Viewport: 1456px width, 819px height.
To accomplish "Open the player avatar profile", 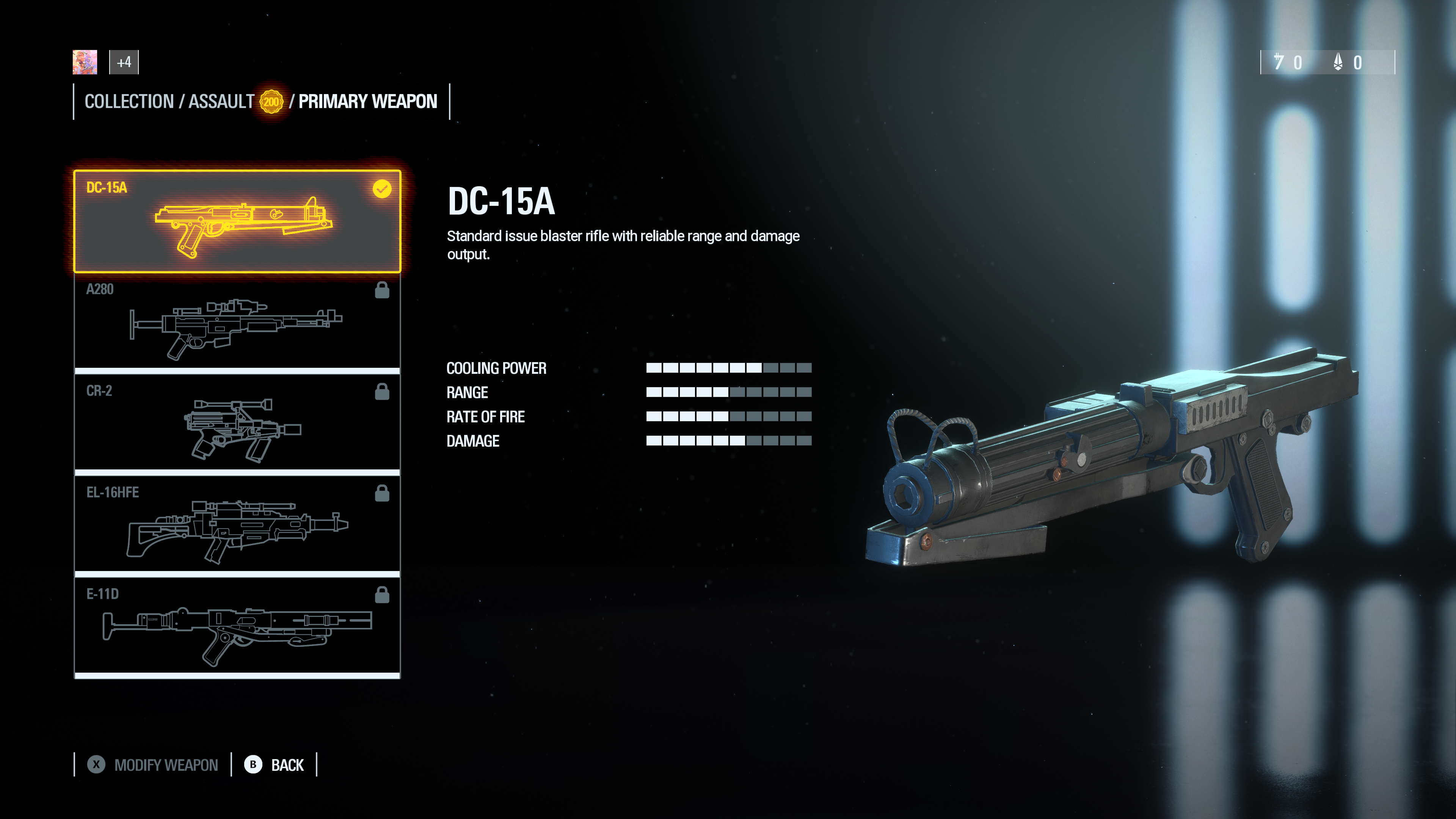I will pos(85,62).
